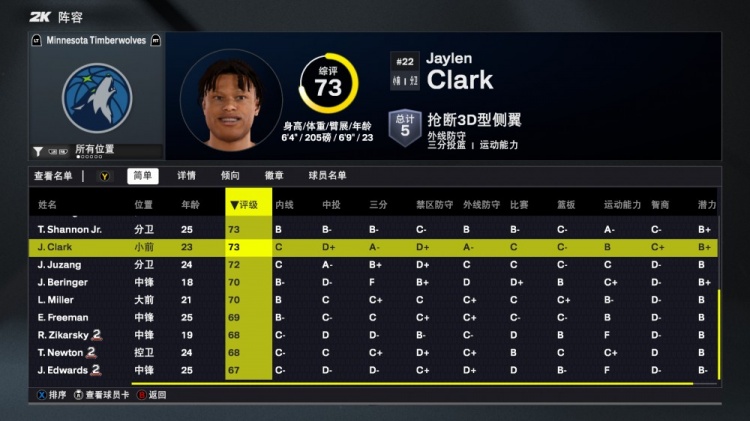Sort by the 三分 column header

[x=378, y=205]
